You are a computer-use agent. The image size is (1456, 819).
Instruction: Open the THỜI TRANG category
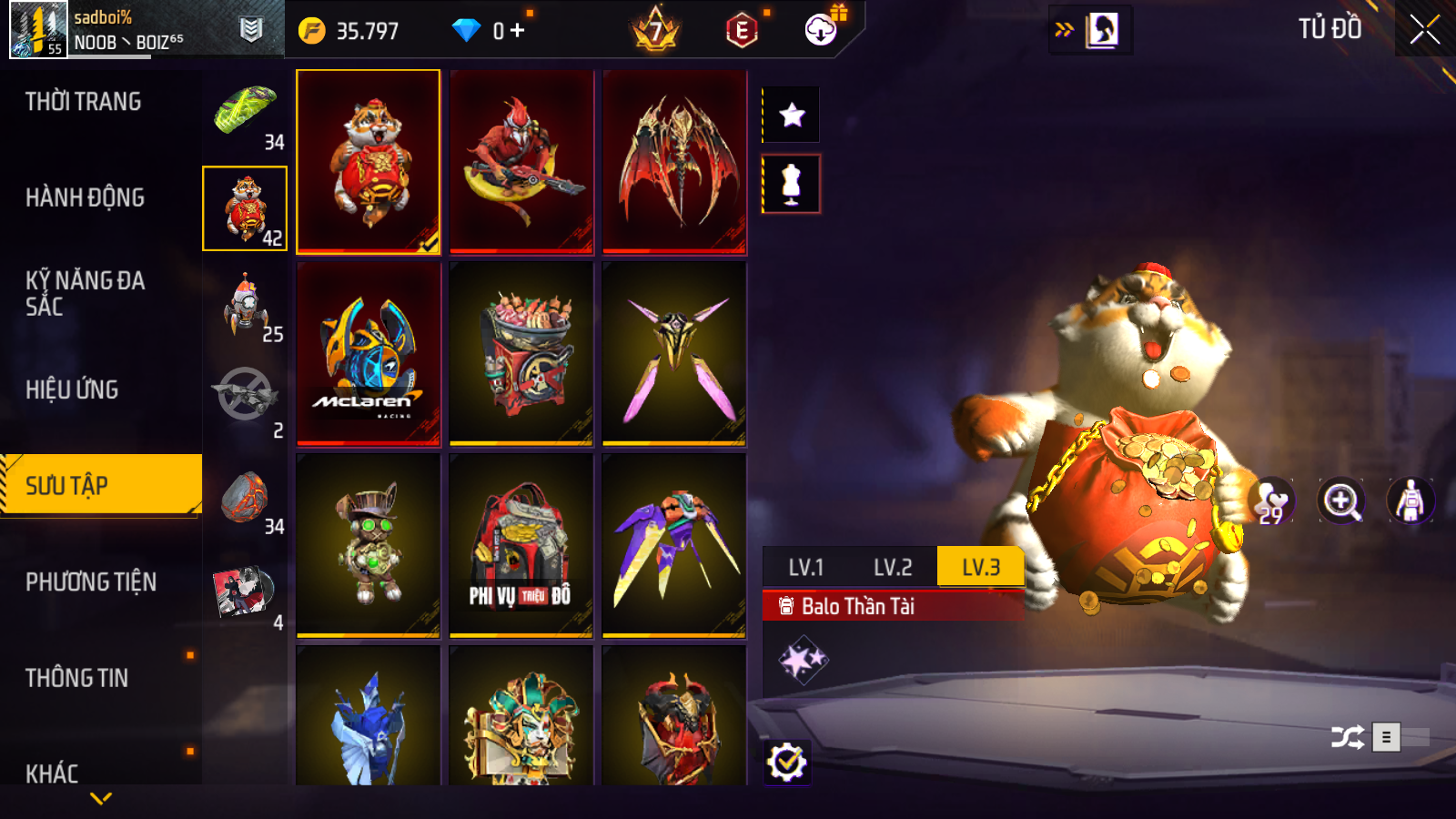point(84,102)
